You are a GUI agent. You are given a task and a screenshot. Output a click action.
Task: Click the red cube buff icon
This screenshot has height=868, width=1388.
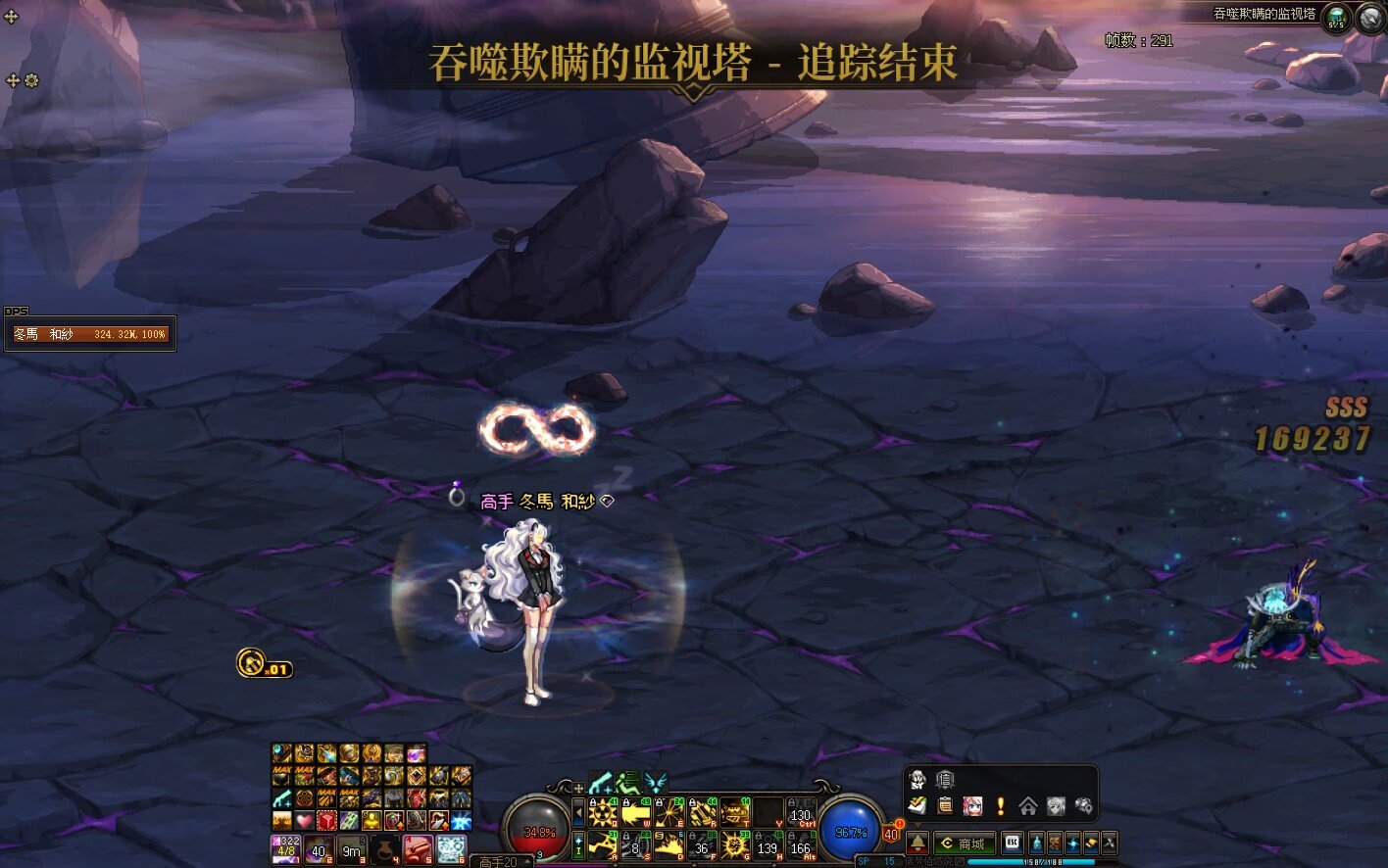[327, 821]
